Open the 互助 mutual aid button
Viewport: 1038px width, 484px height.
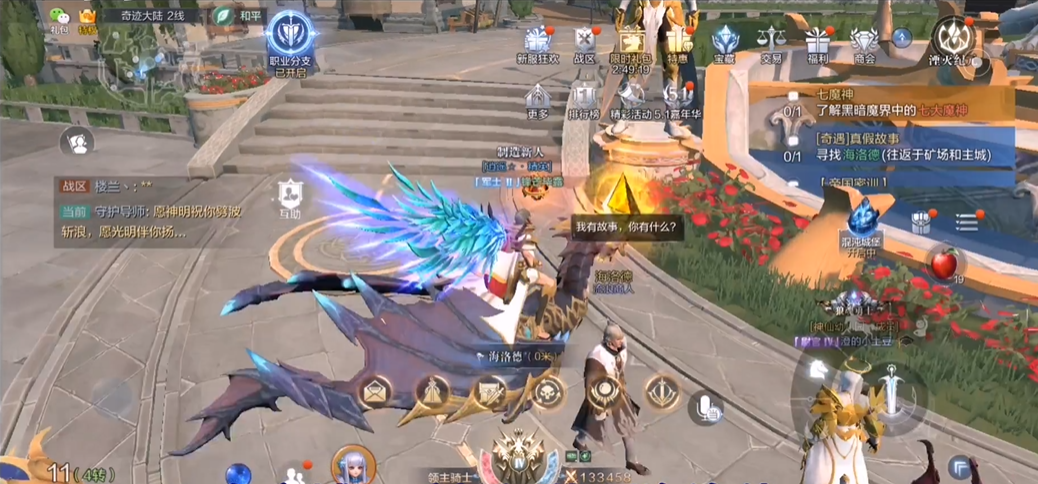(x=289, y=195)
